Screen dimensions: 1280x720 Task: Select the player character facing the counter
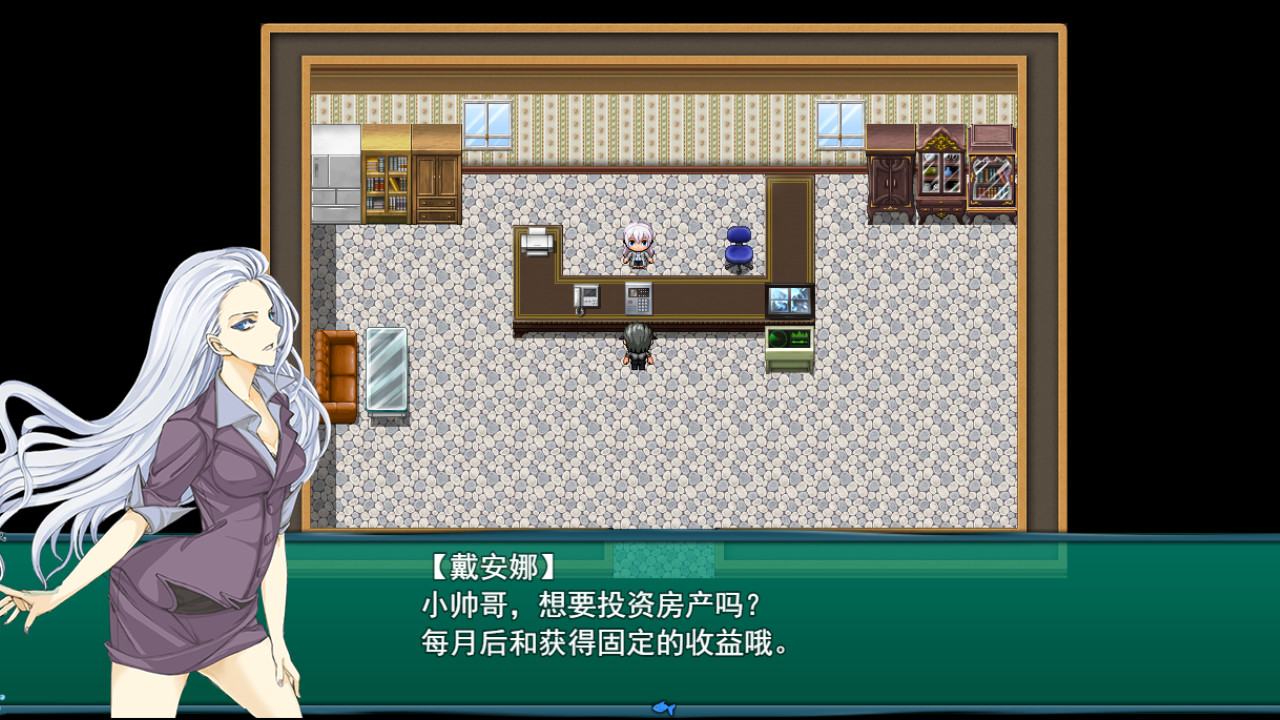pos(637,345)
